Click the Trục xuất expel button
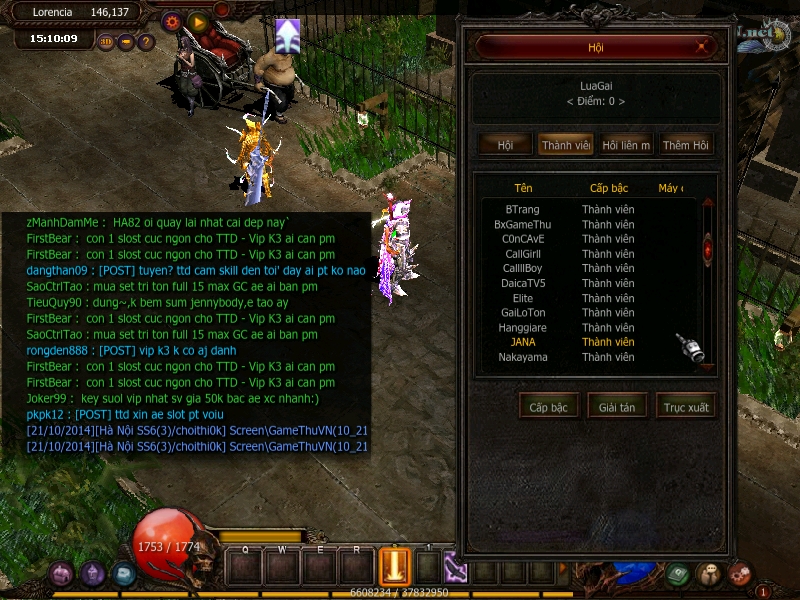Viewport: 800px width, 600px height. (686, 407)
